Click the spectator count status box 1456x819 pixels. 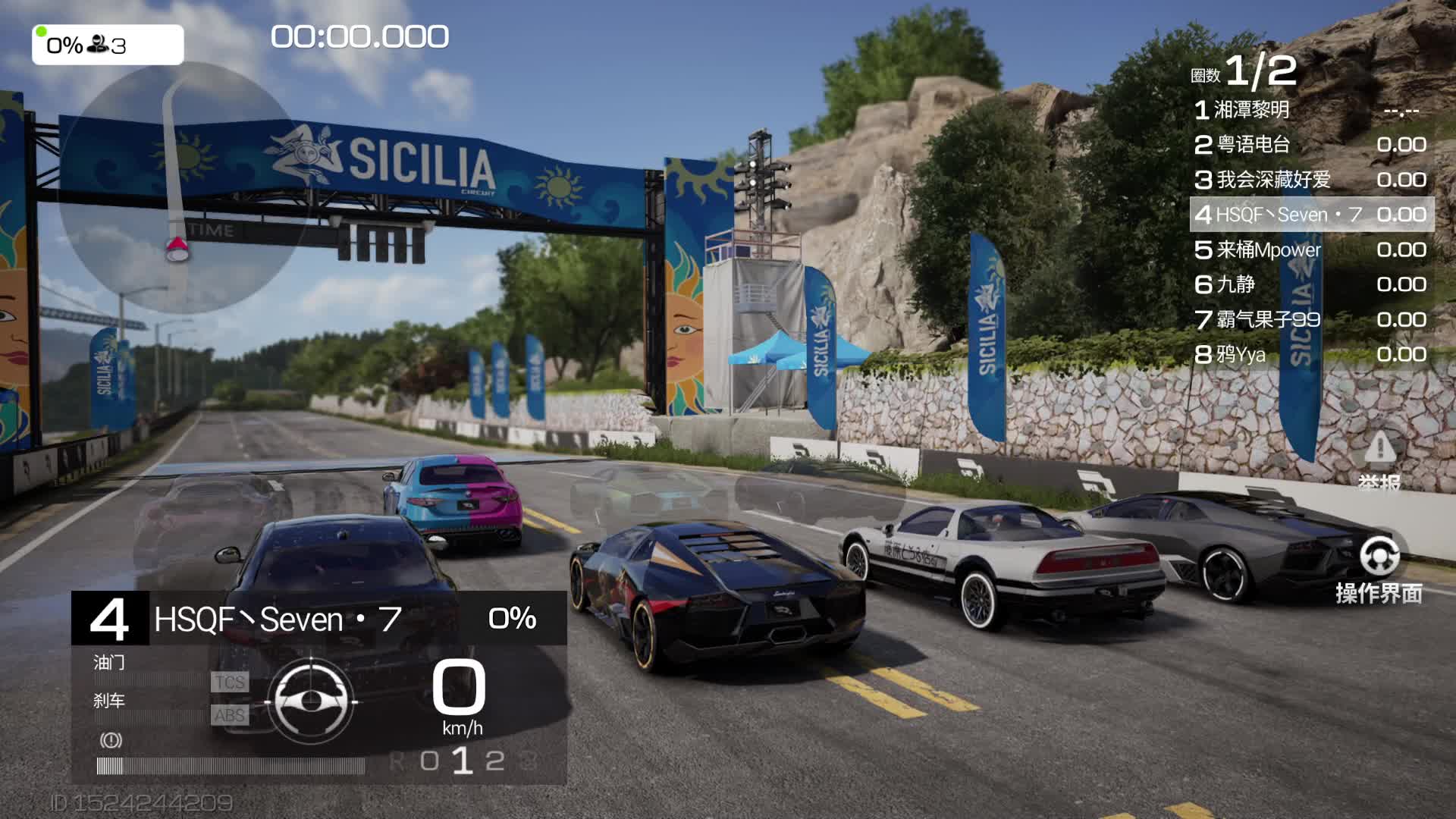point(108,45)
